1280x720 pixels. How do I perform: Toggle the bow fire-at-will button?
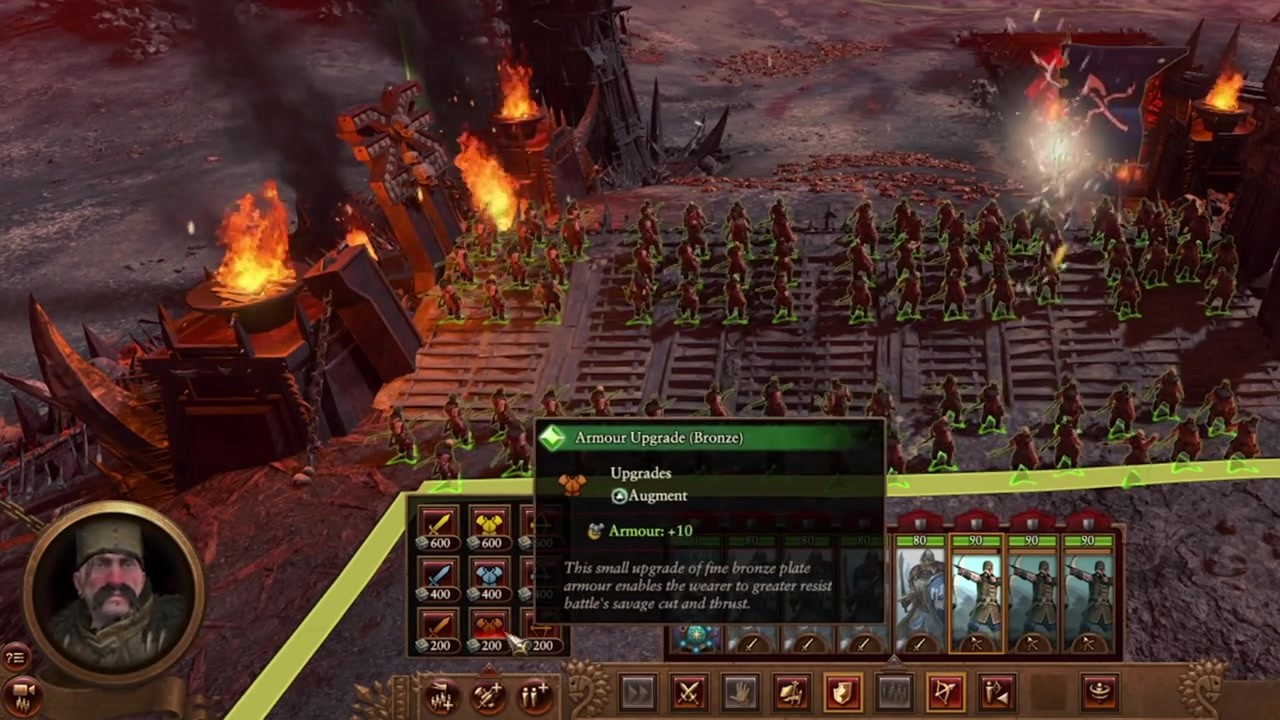pos(946,692)
